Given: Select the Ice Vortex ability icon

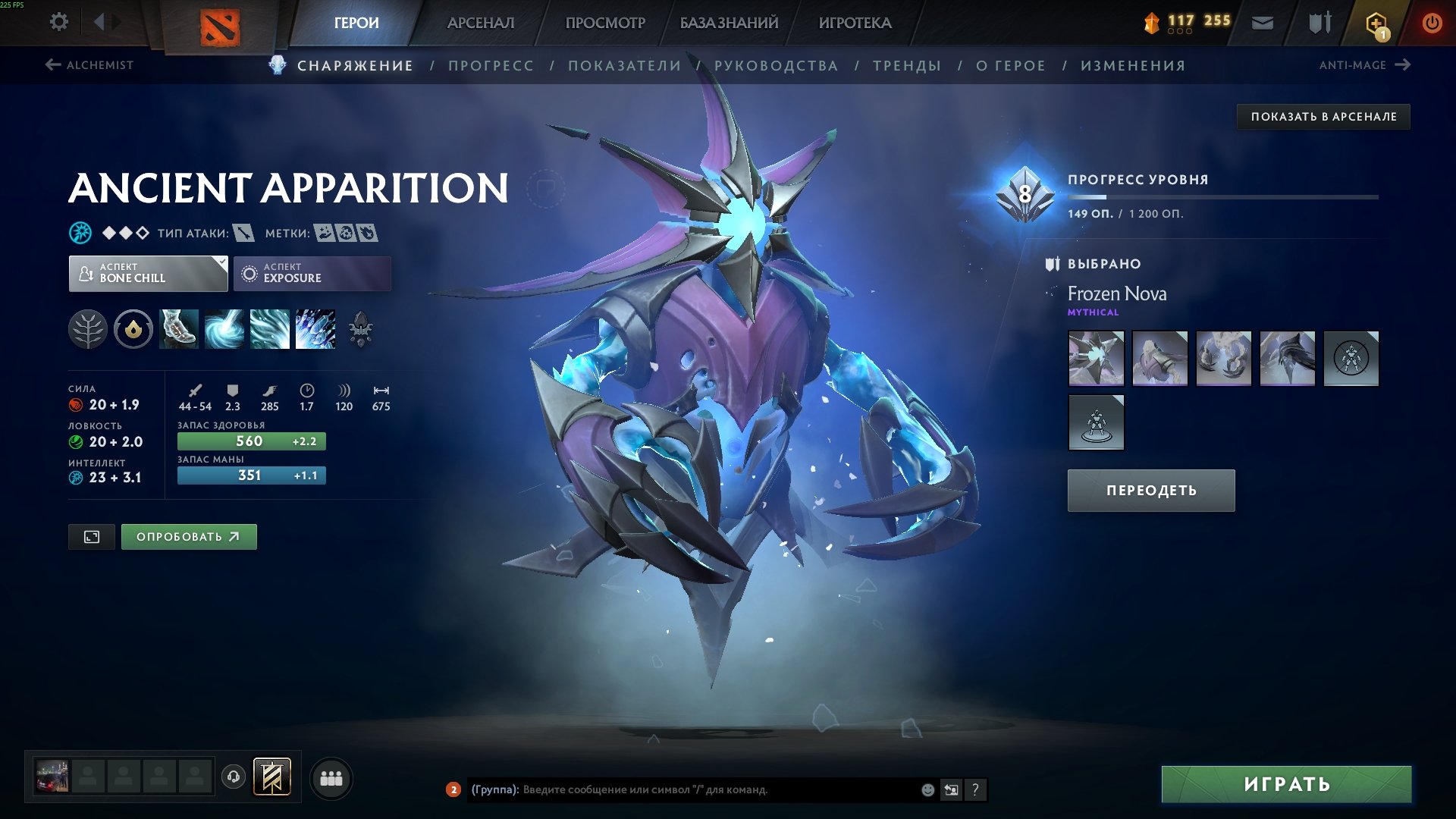Looking at the screenshot, I should coord(224,329).
